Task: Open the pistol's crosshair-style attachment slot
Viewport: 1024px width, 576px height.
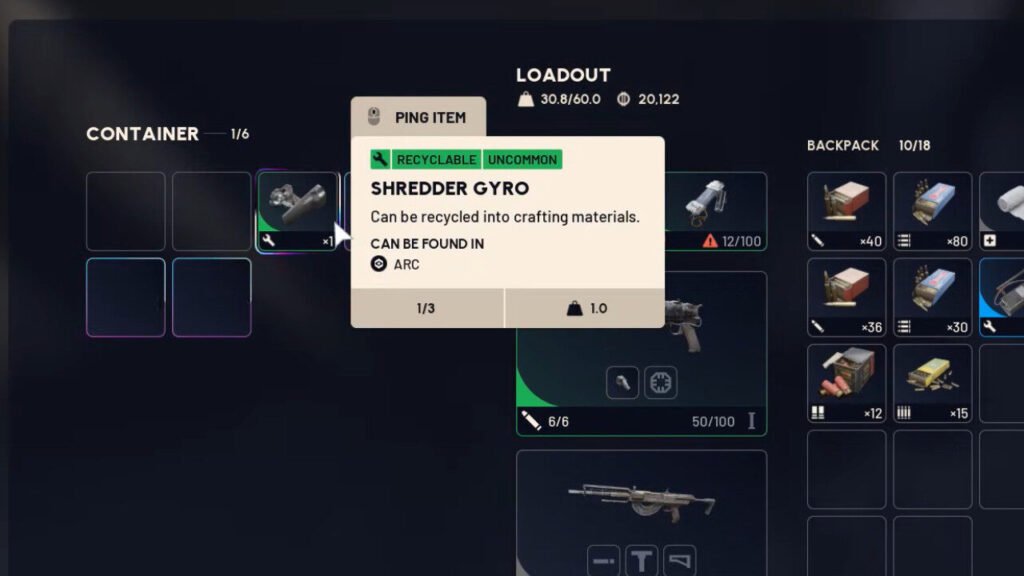Action: point(660,382)
